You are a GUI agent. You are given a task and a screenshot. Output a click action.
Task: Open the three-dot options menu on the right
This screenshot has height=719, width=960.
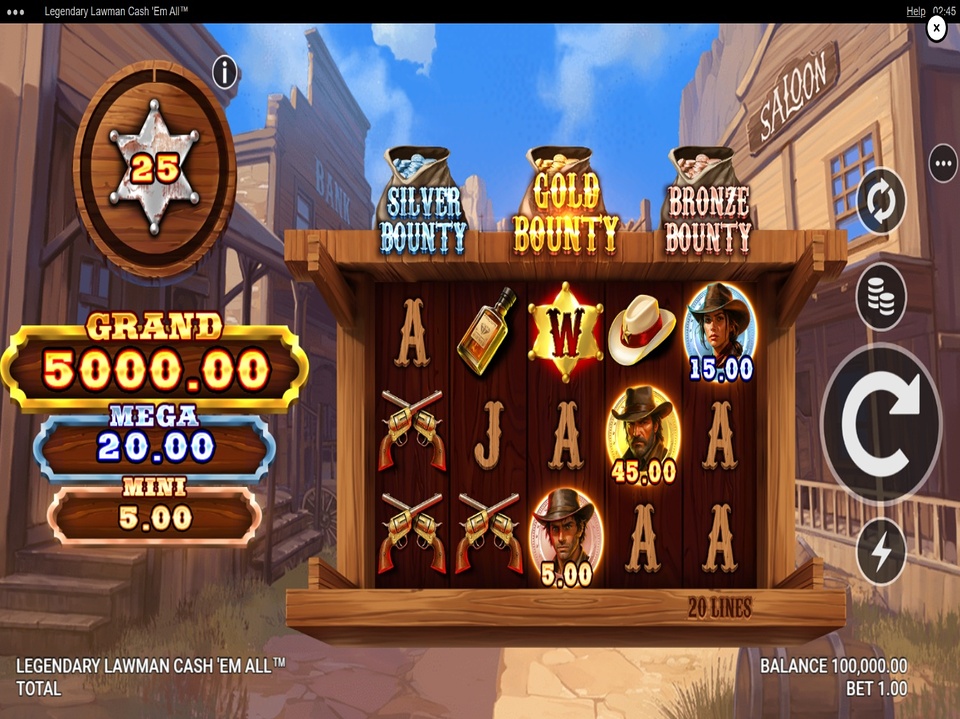[x=942, y=162]
